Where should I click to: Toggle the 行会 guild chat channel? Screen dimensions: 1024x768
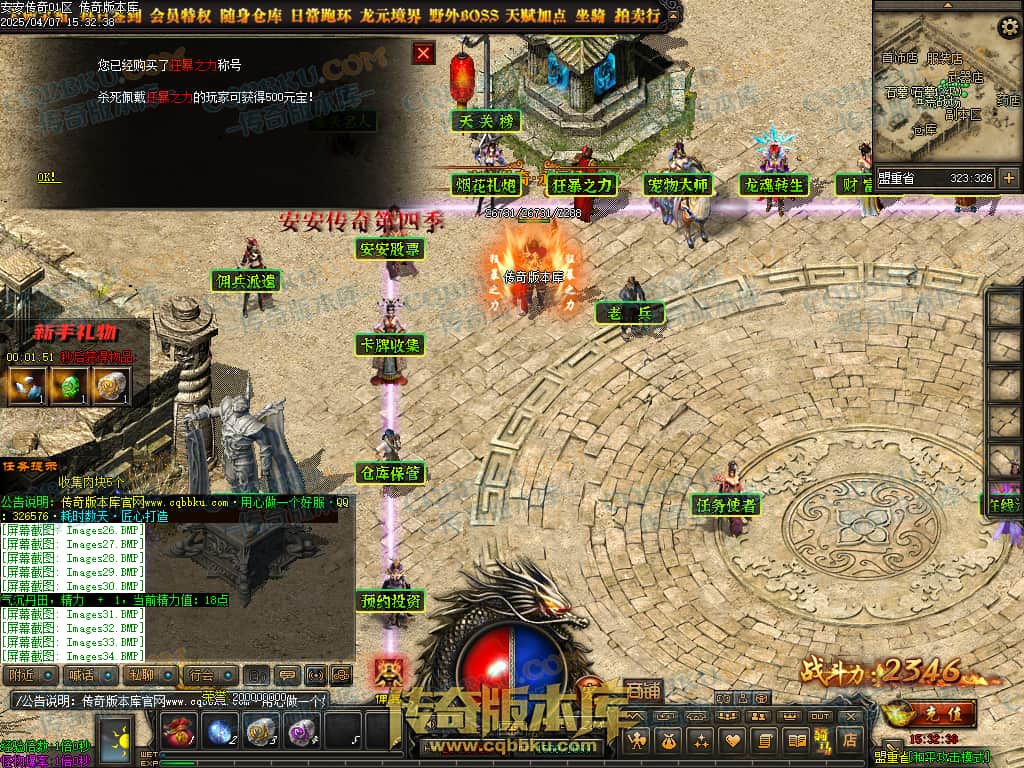204,675
